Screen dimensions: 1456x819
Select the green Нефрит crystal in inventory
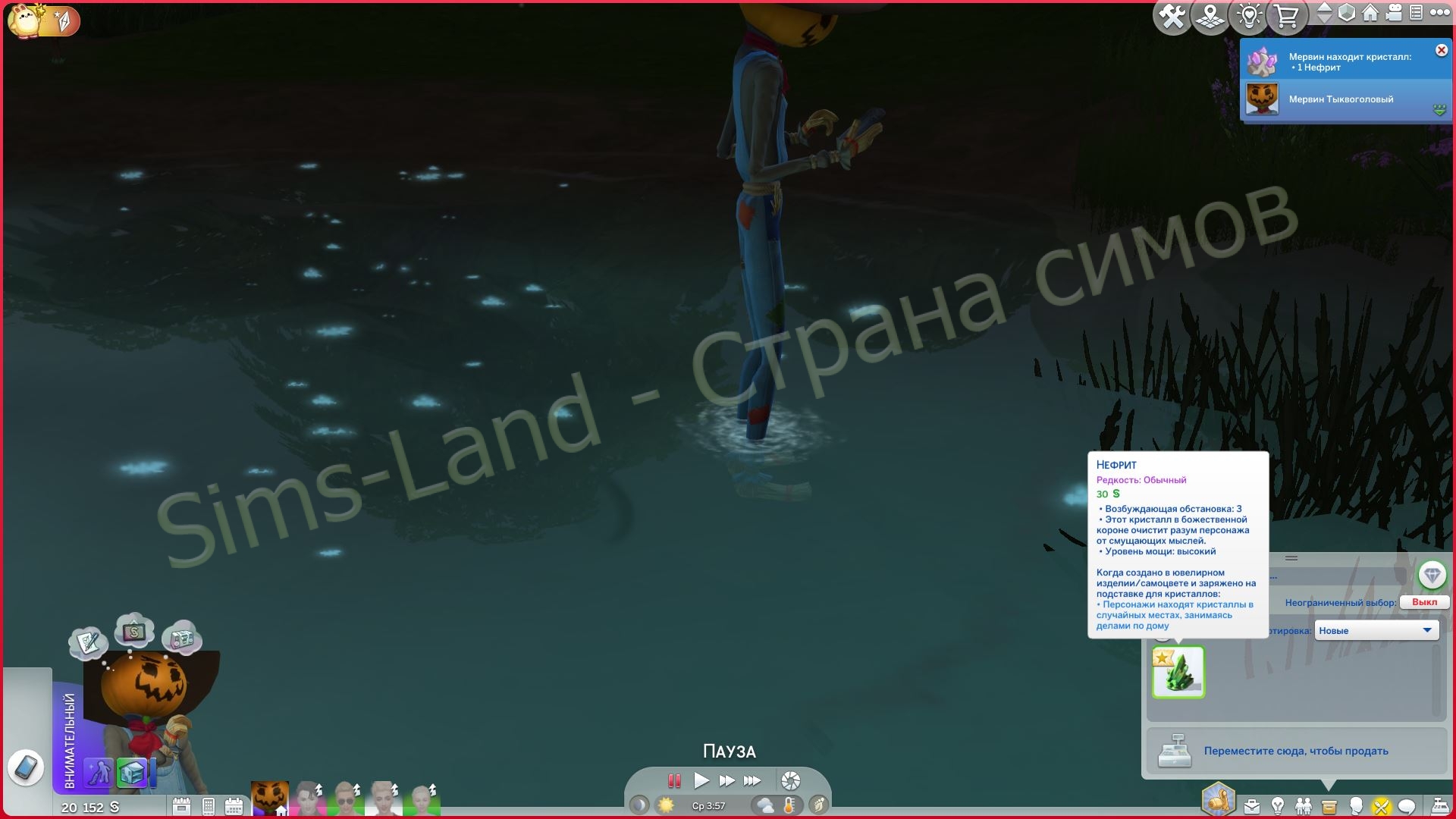[x=1178, y=672]
